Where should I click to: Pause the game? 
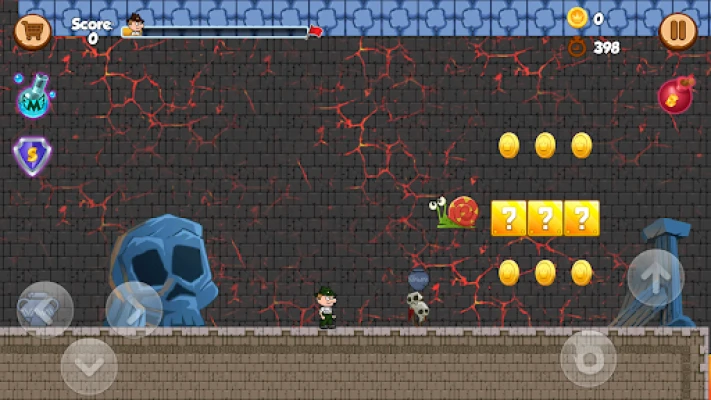(677, 31)
